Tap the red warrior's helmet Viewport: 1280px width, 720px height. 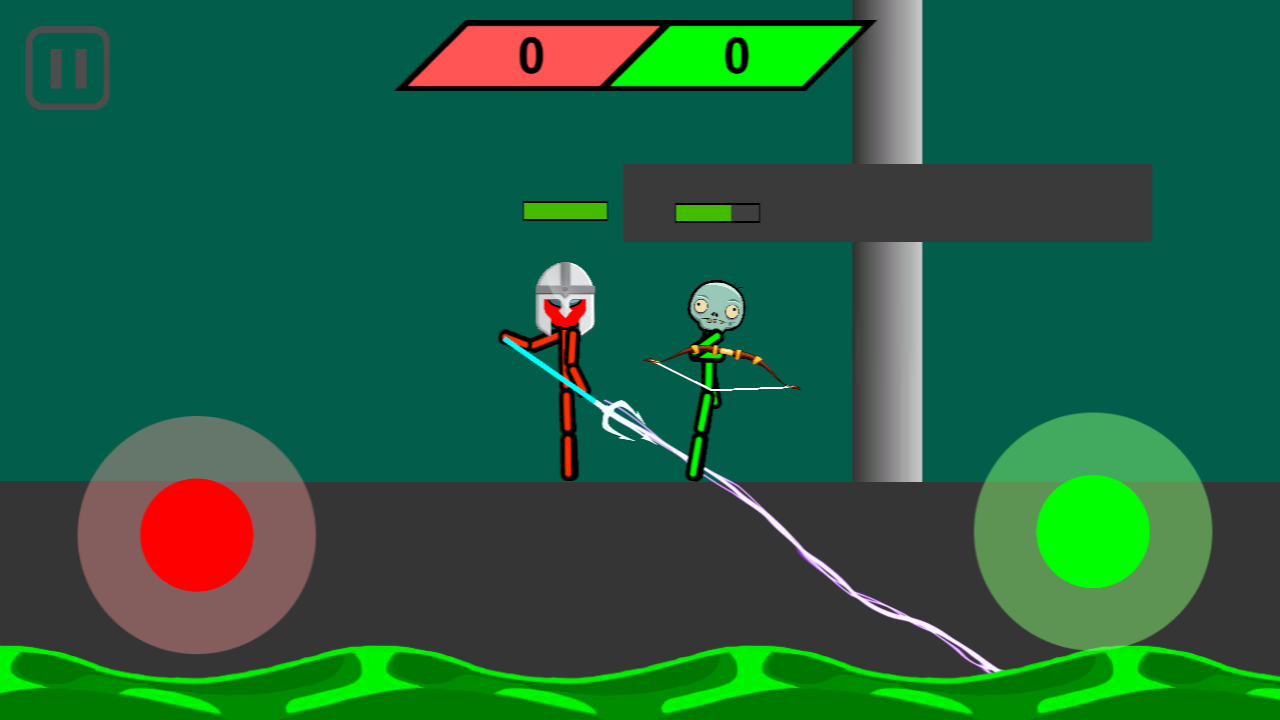pyautogui.click(x=563, y=295)
